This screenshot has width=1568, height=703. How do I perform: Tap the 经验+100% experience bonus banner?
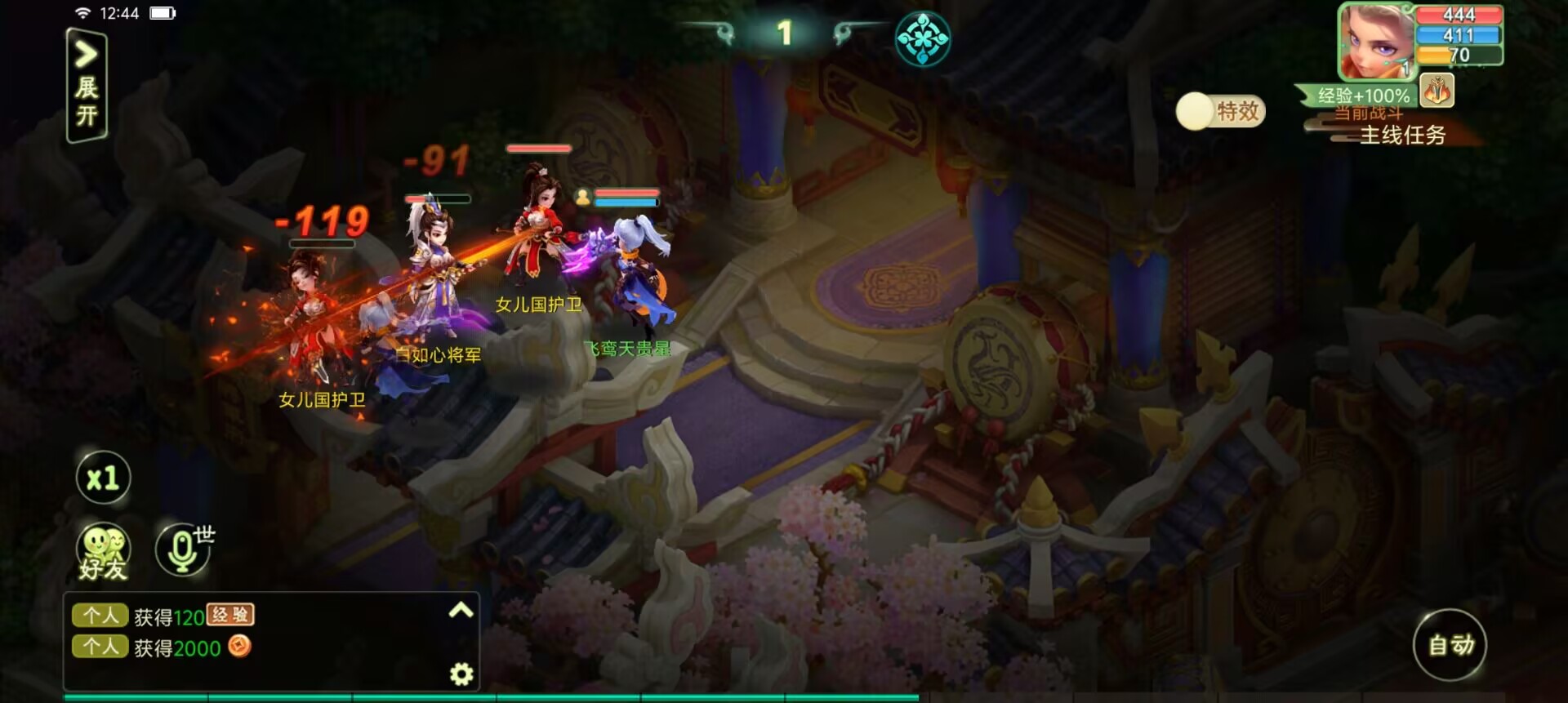point(1362,96)
